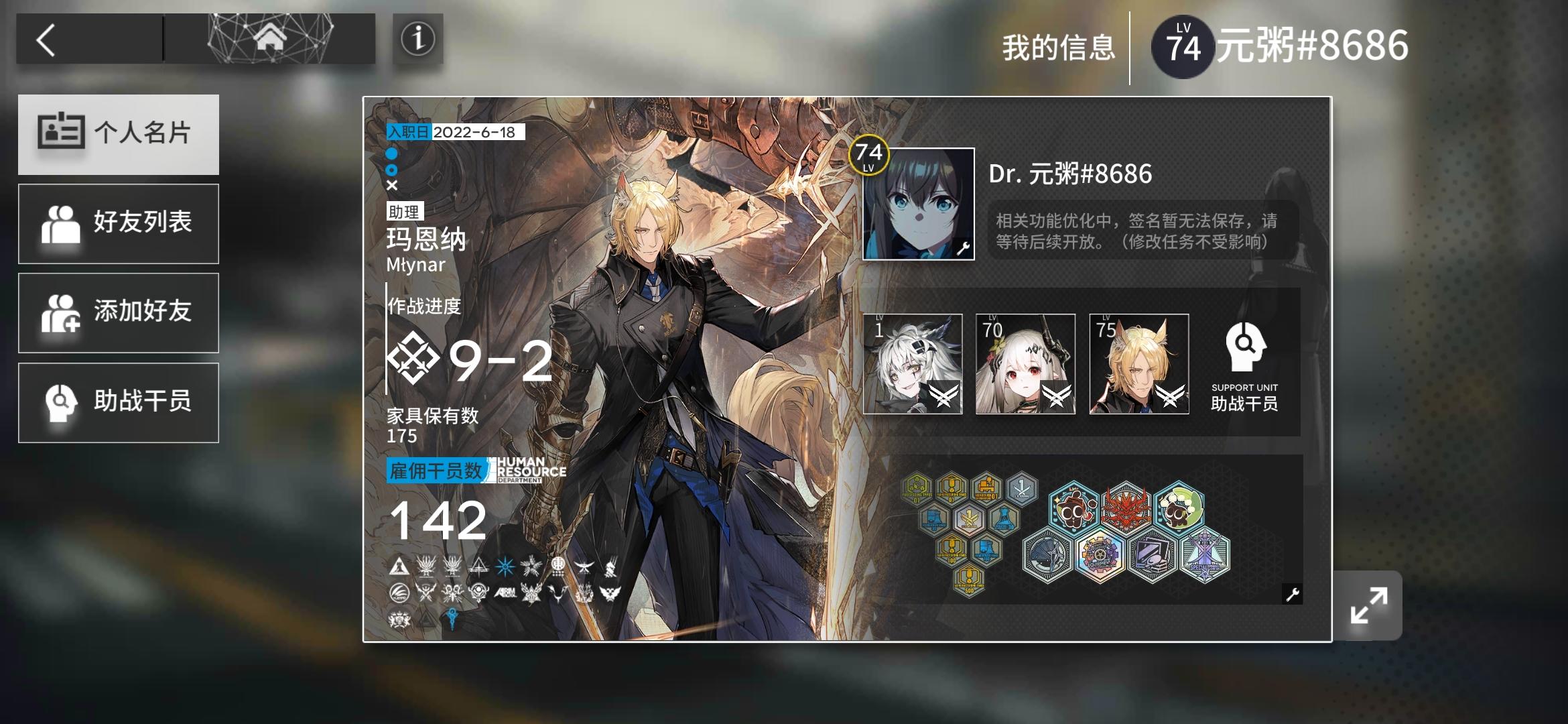1568x724 pixels.
Task: Click Młynar's level 75 support portrait
Action: click(x=1139, y=363)
